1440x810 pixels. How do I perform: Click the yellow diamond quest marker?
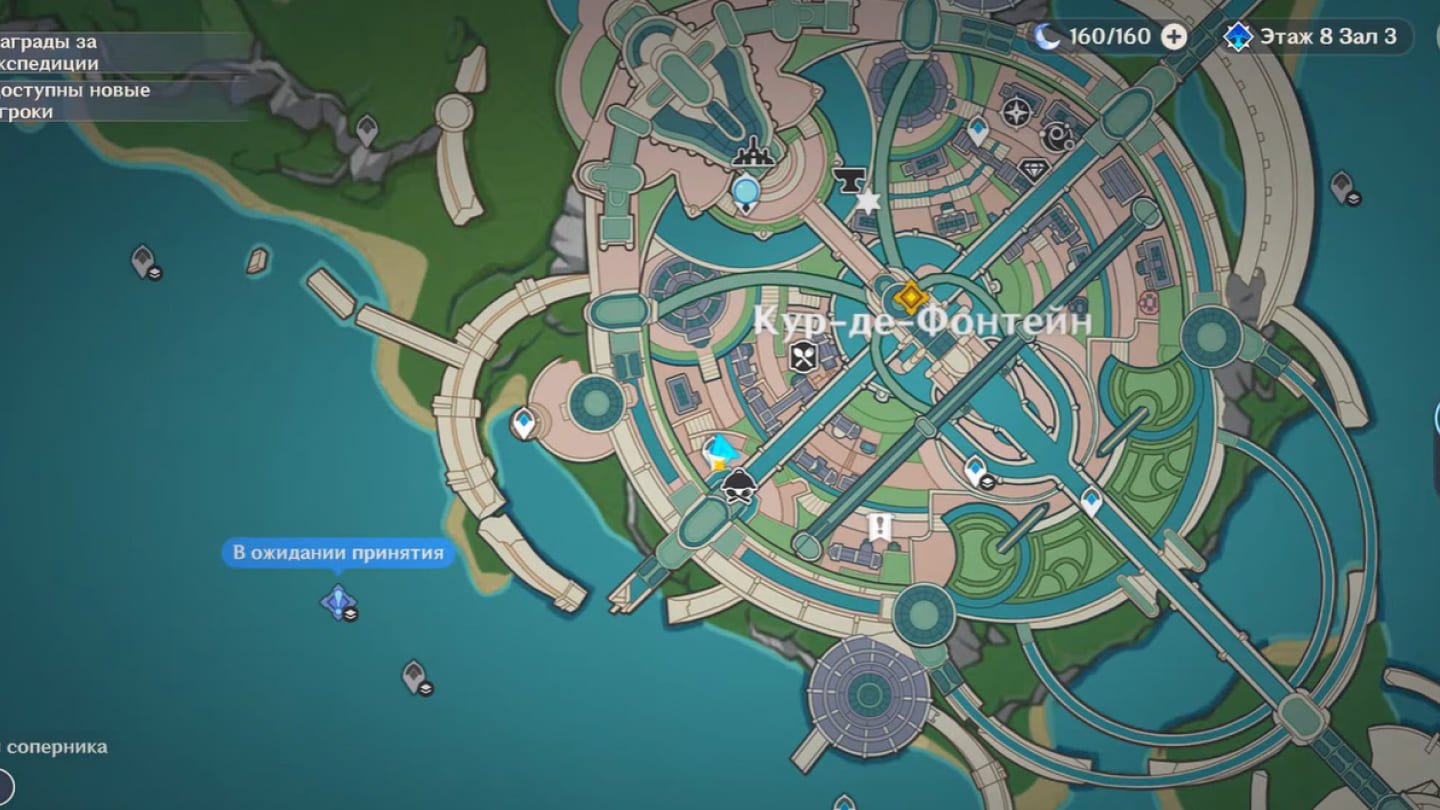(910, 297)
